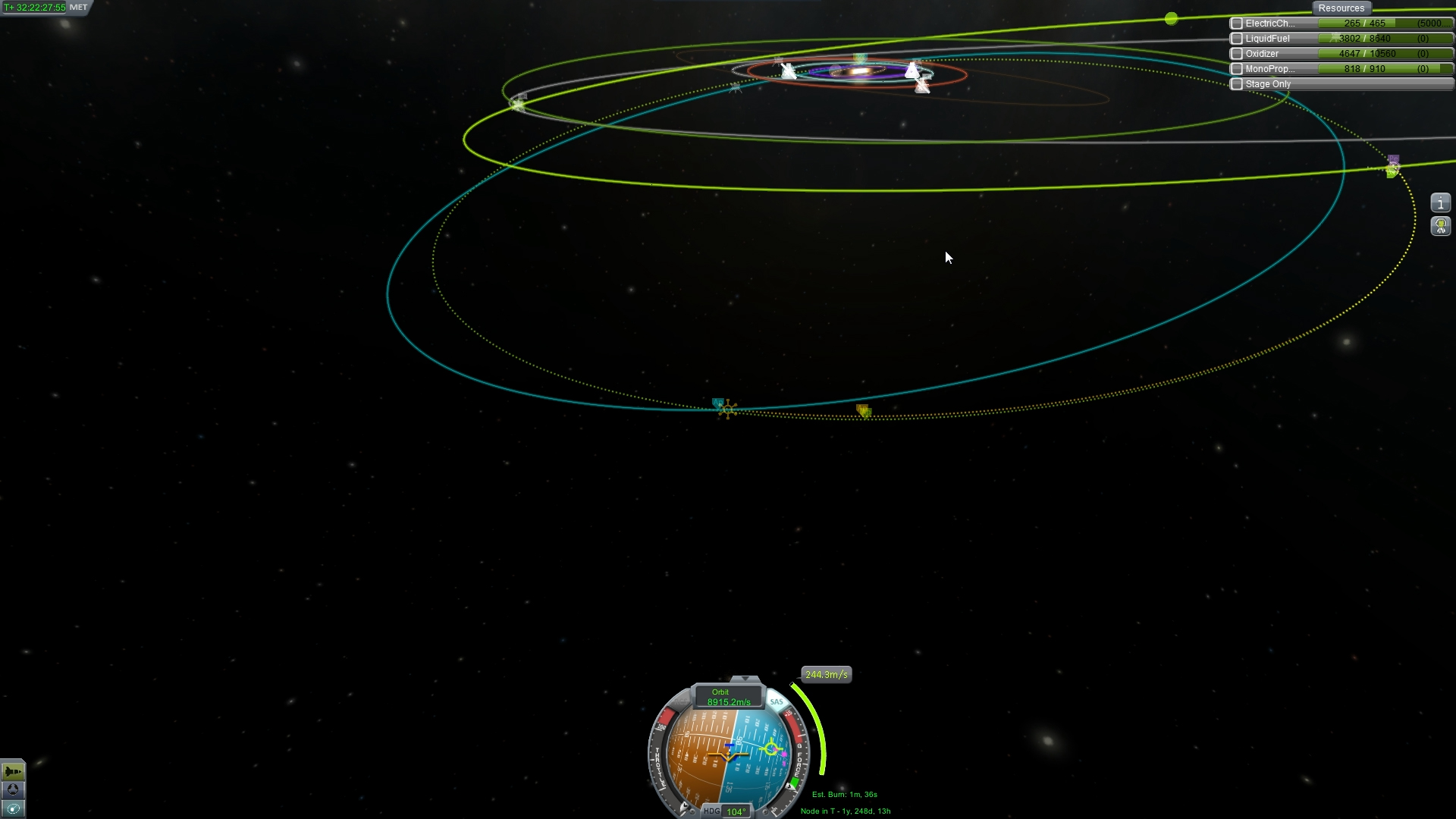Screen dimensions: 1456x819
Task: Open the Resources panel tab
Action: [1341, 8]
